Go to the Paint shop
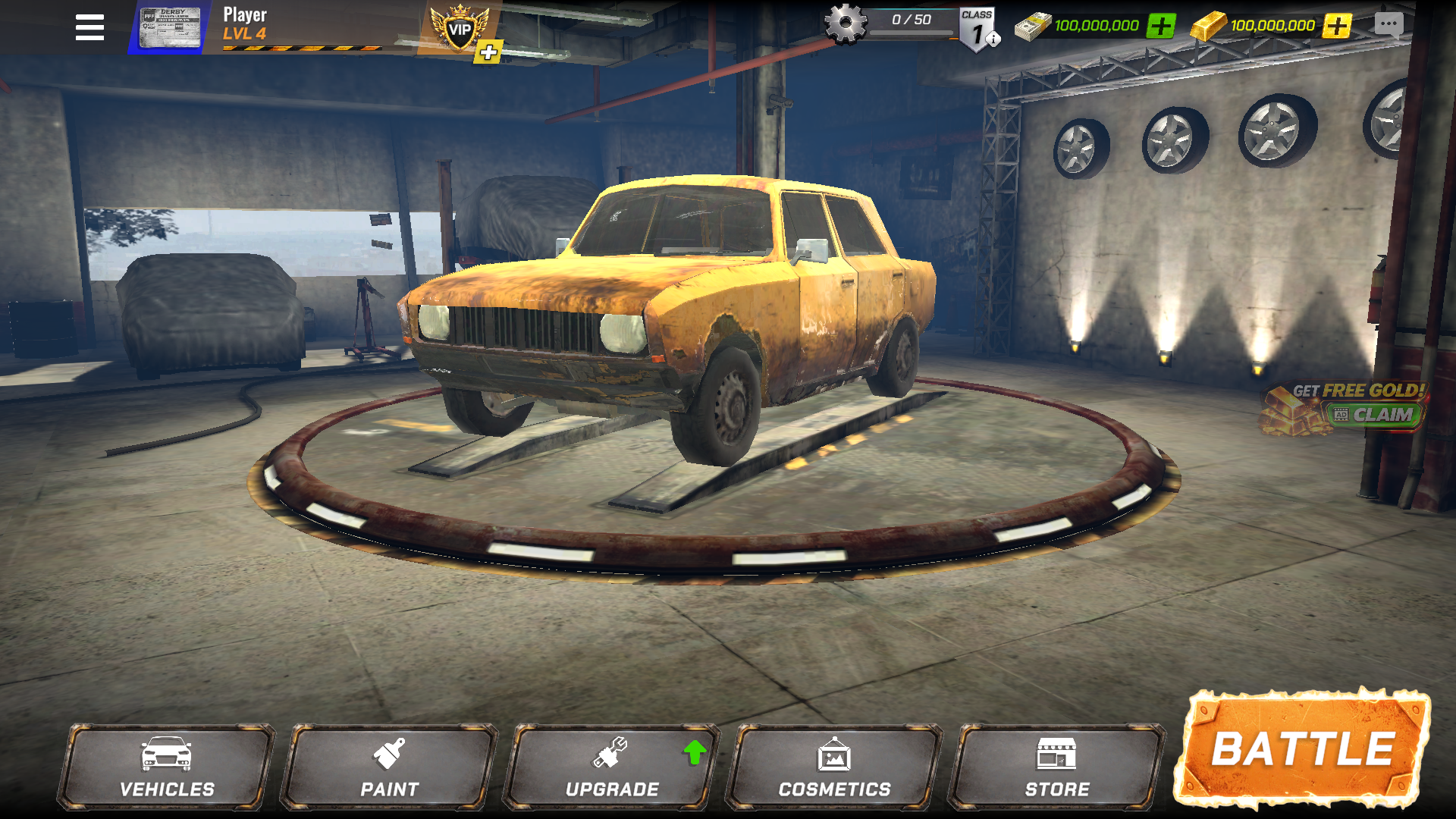Screen dimensions: 1456x819 (389, 767)
